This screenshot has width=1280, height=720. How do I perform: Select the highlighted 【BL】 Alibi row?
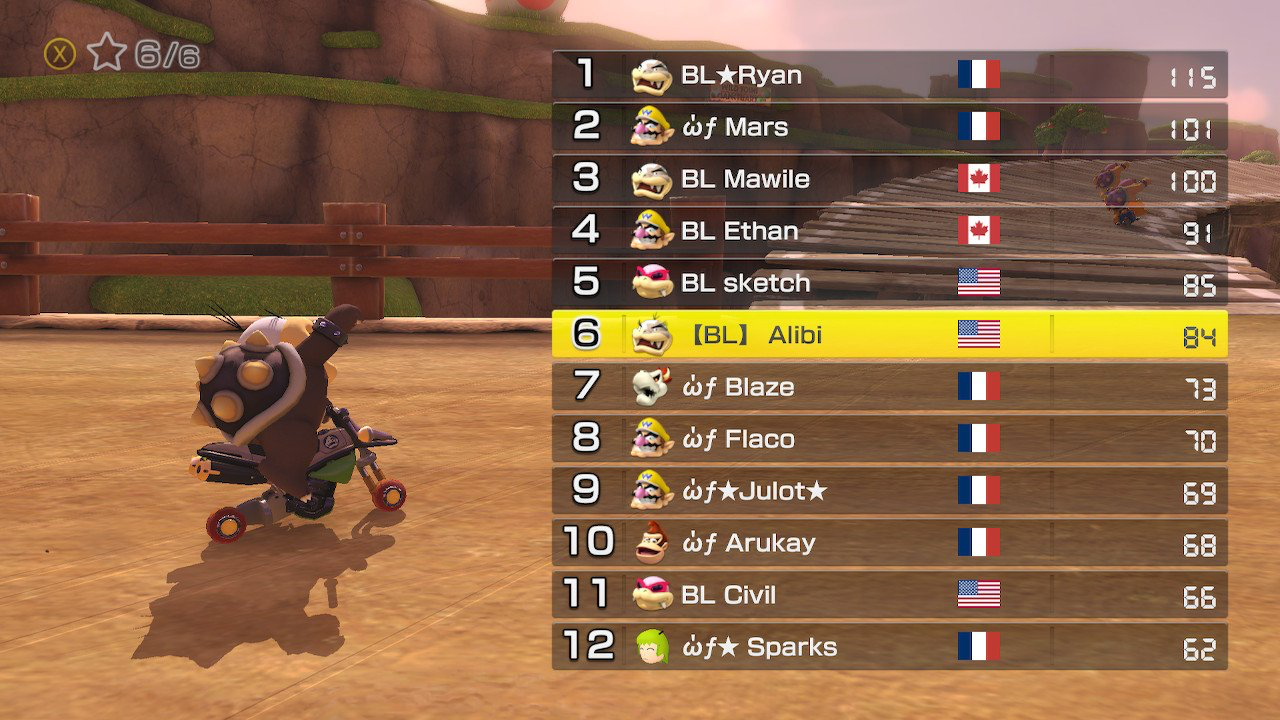click(x=889, y=335)
